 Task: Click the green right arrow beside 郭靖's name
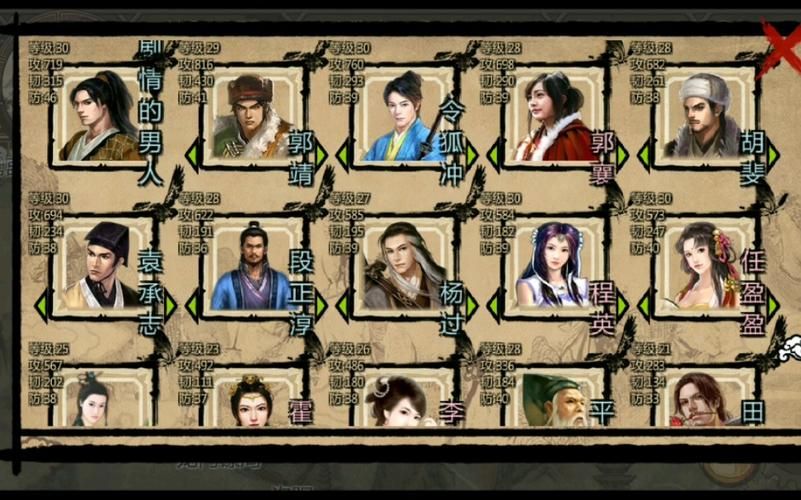click(321, 155)
